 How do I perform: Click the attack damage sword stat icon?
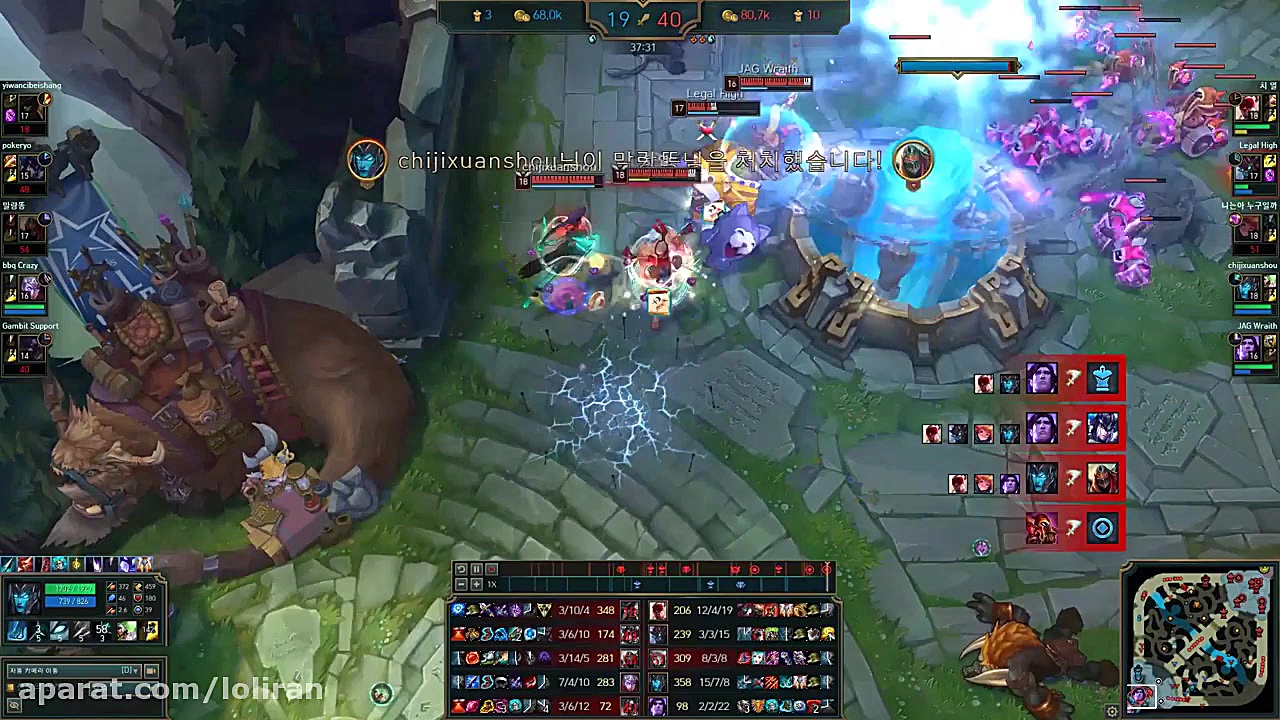click(112, 588)
